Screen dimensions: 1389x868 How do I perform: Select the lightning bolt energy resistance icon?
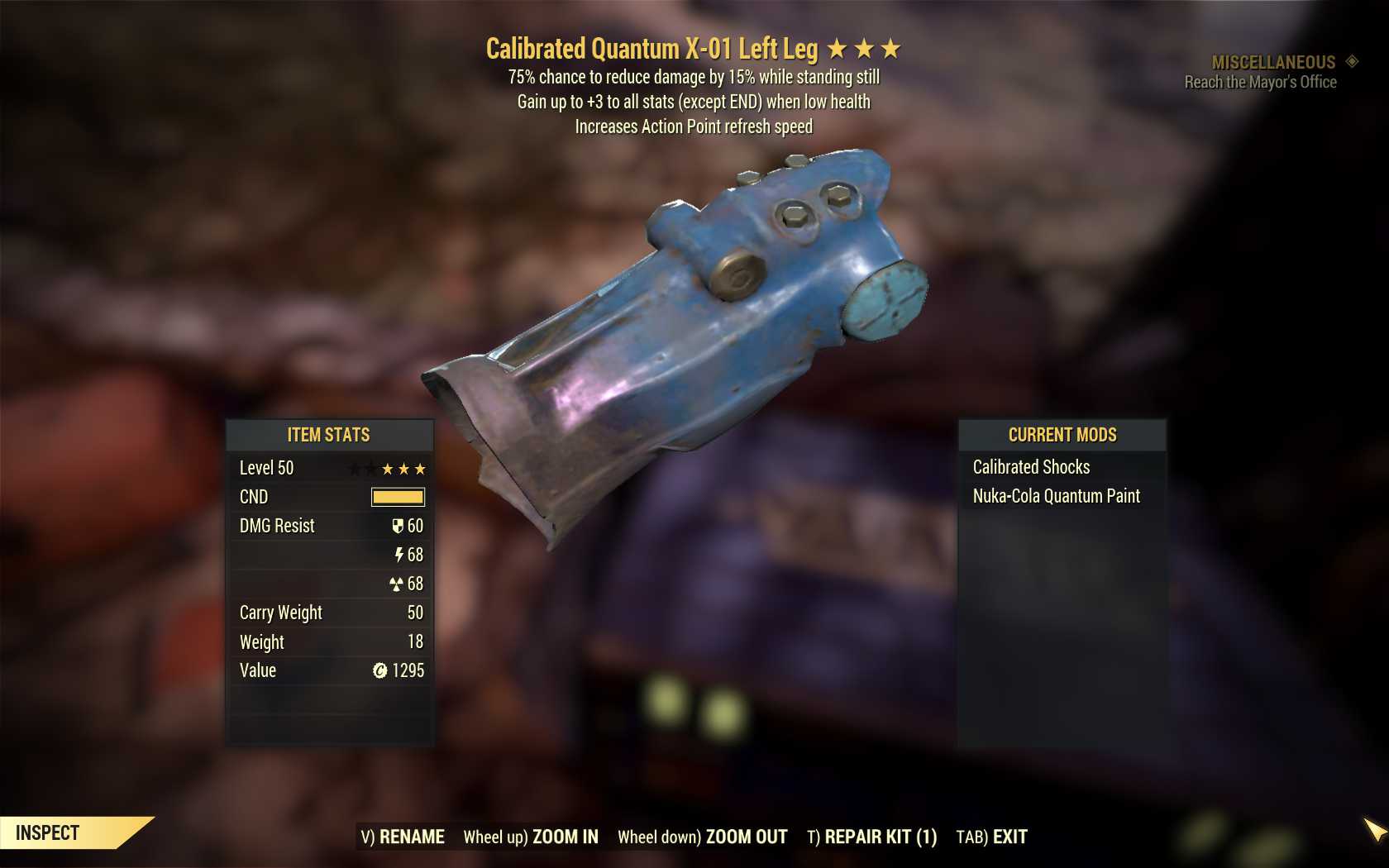click(398, 555)
